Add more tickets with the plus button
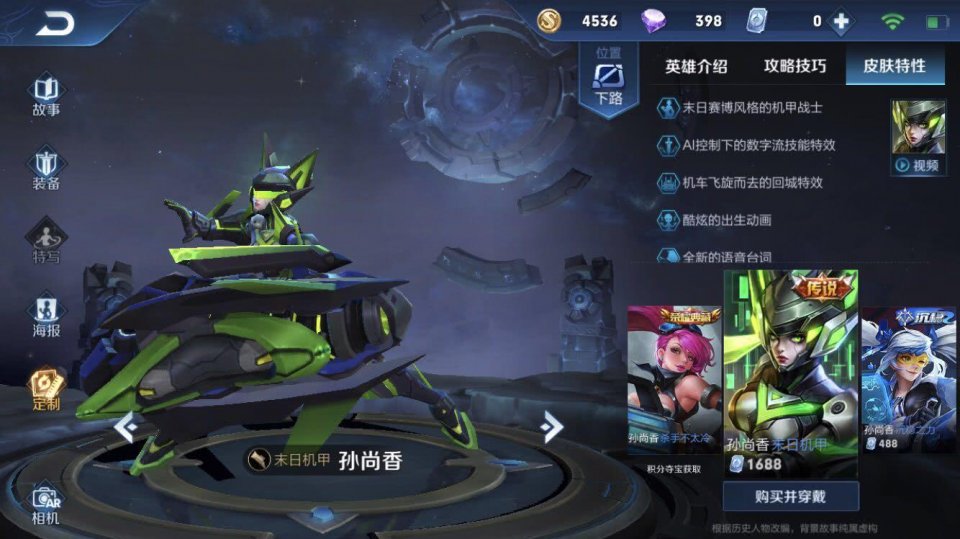Image resolution: width=960 pixels, height=539 pixels. coord(842,21)
